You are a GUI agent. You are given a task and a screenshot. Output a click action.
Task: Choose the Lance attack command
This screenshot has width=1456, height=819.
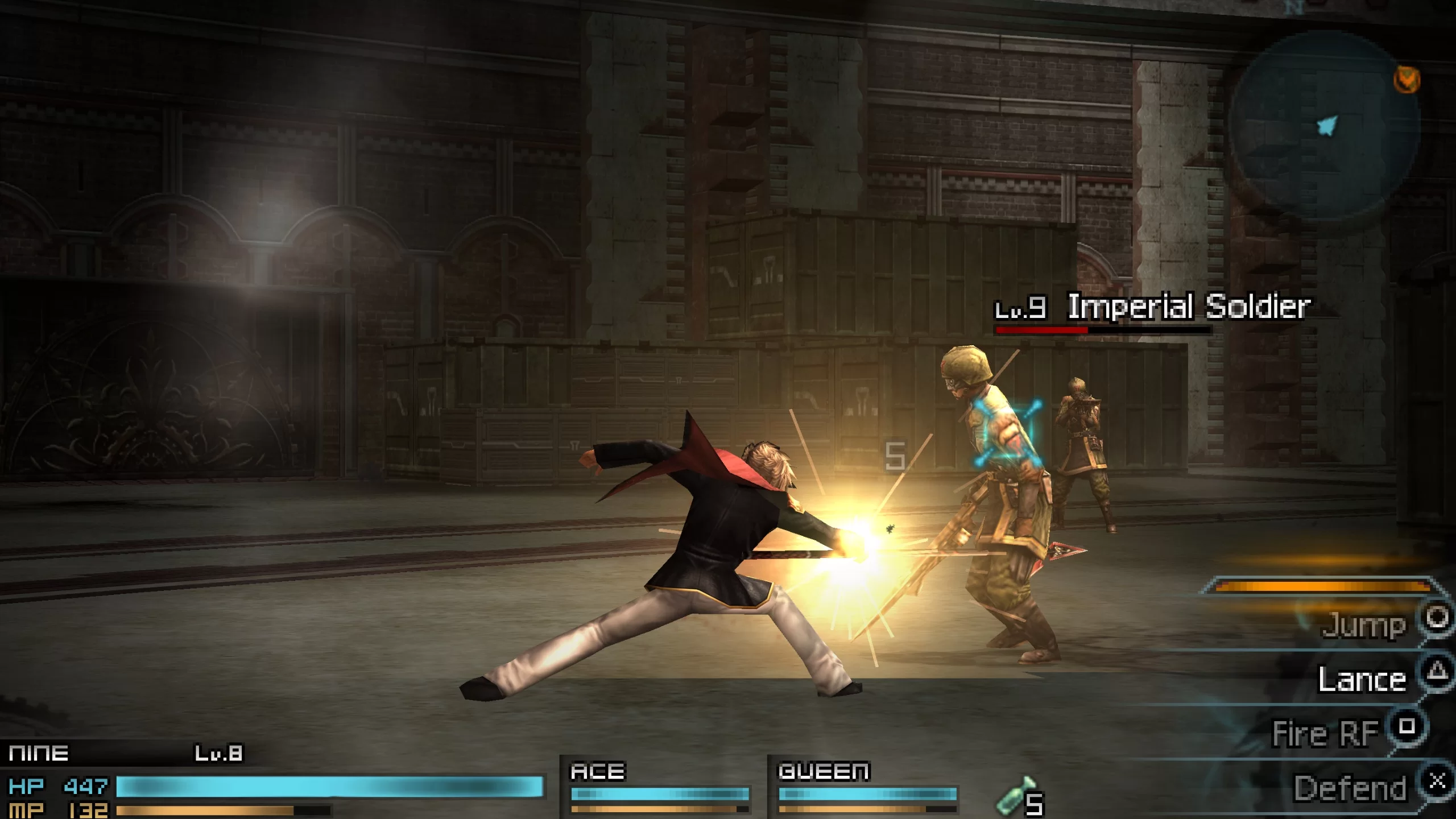click(x=1363, y=680)
